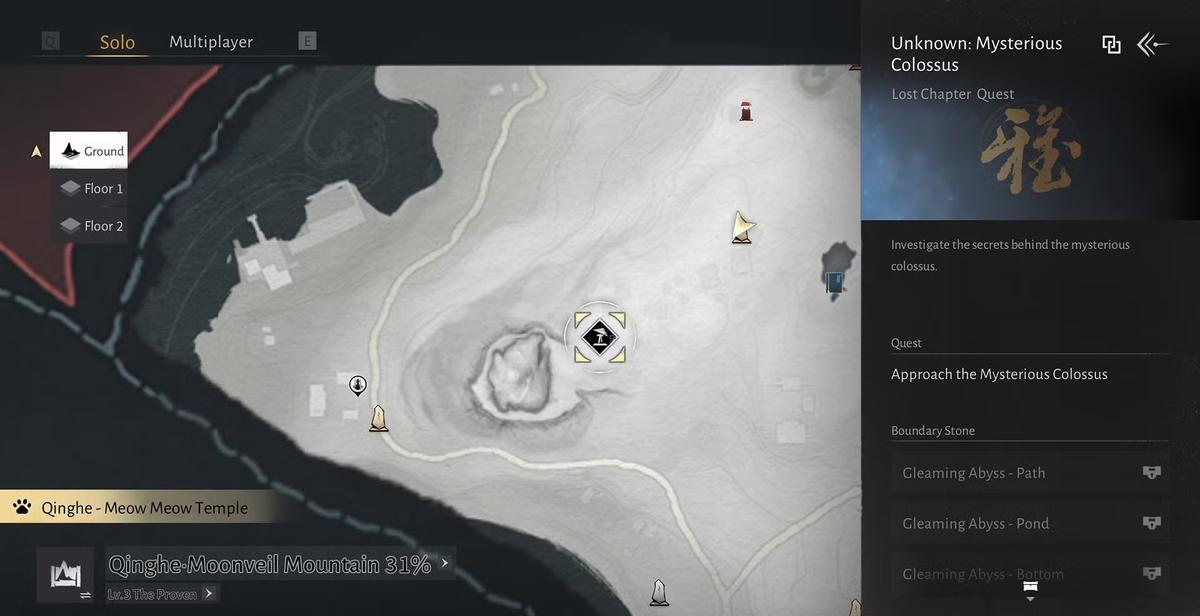Click the overlapping squares icon in panel header

[1111, 44]
